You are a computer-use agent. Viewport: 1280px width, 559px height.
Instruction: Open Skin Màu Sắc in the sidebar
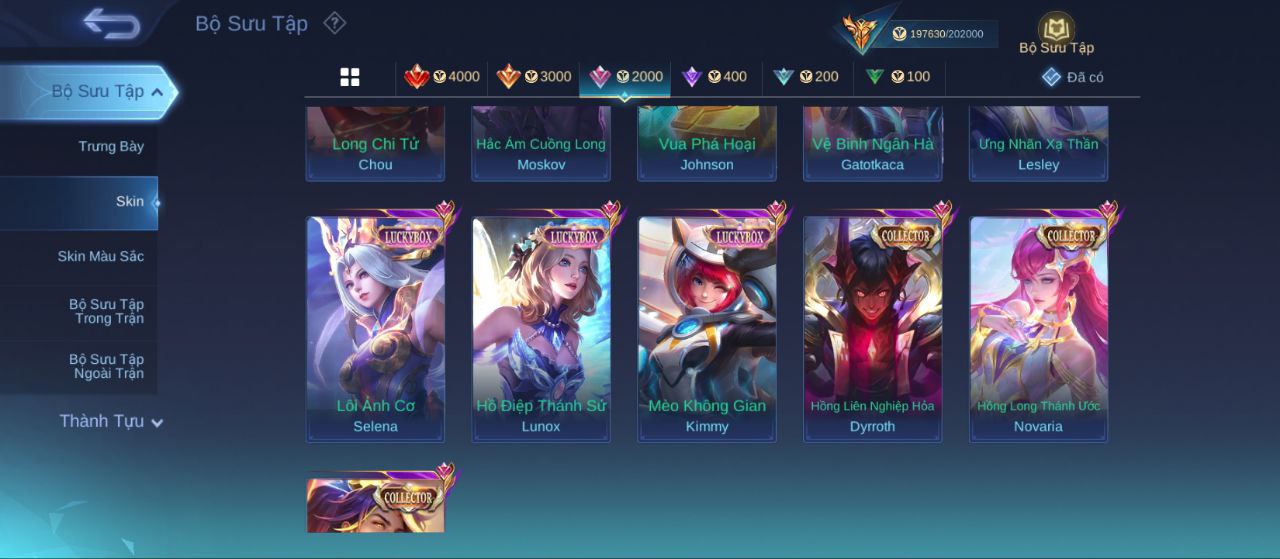pyautogui.click(x=100, y=257)
